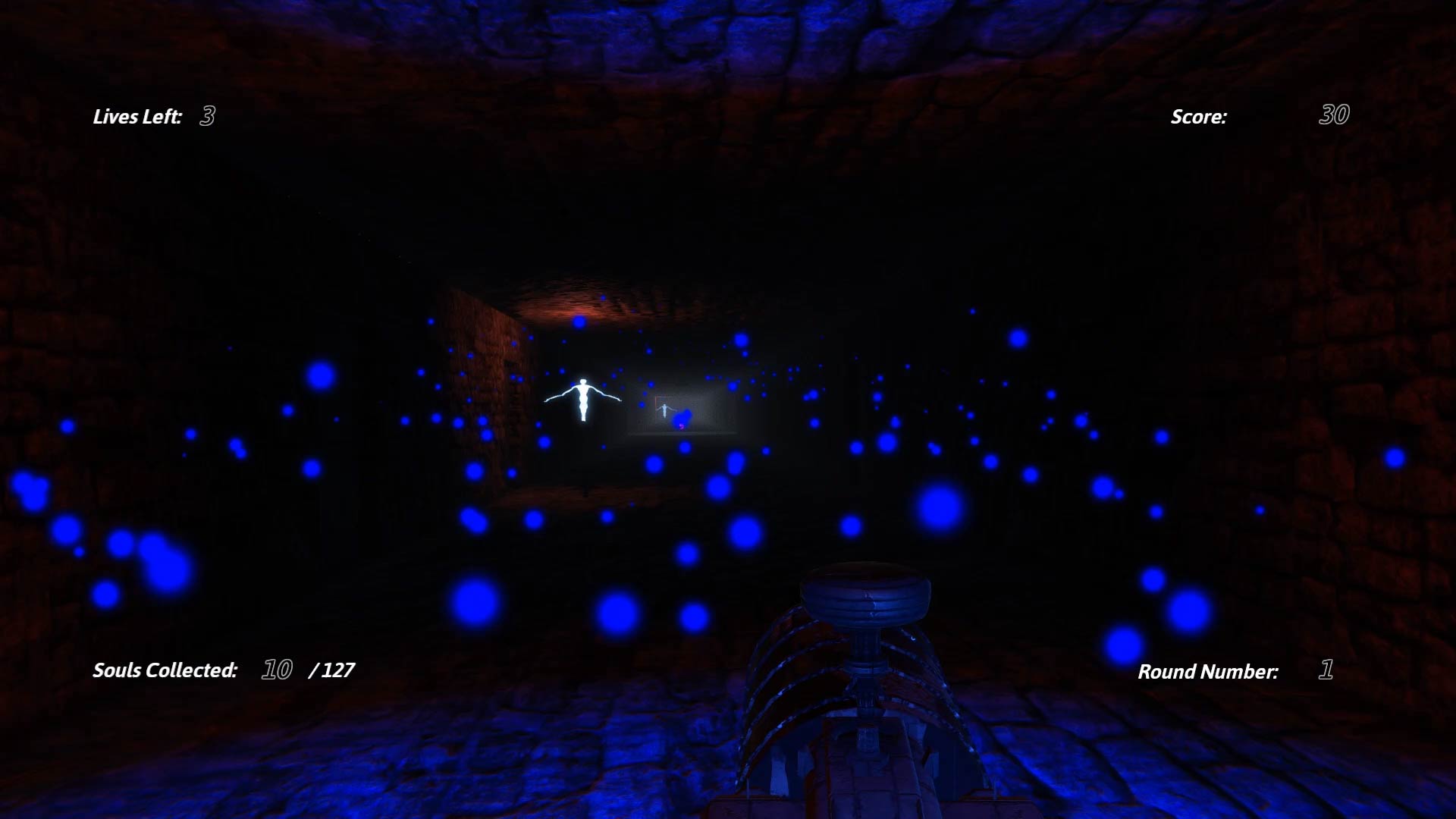
Task: Click the number 3 next to Lives Left
Action: pyautogui.click(x=206, y=117)
